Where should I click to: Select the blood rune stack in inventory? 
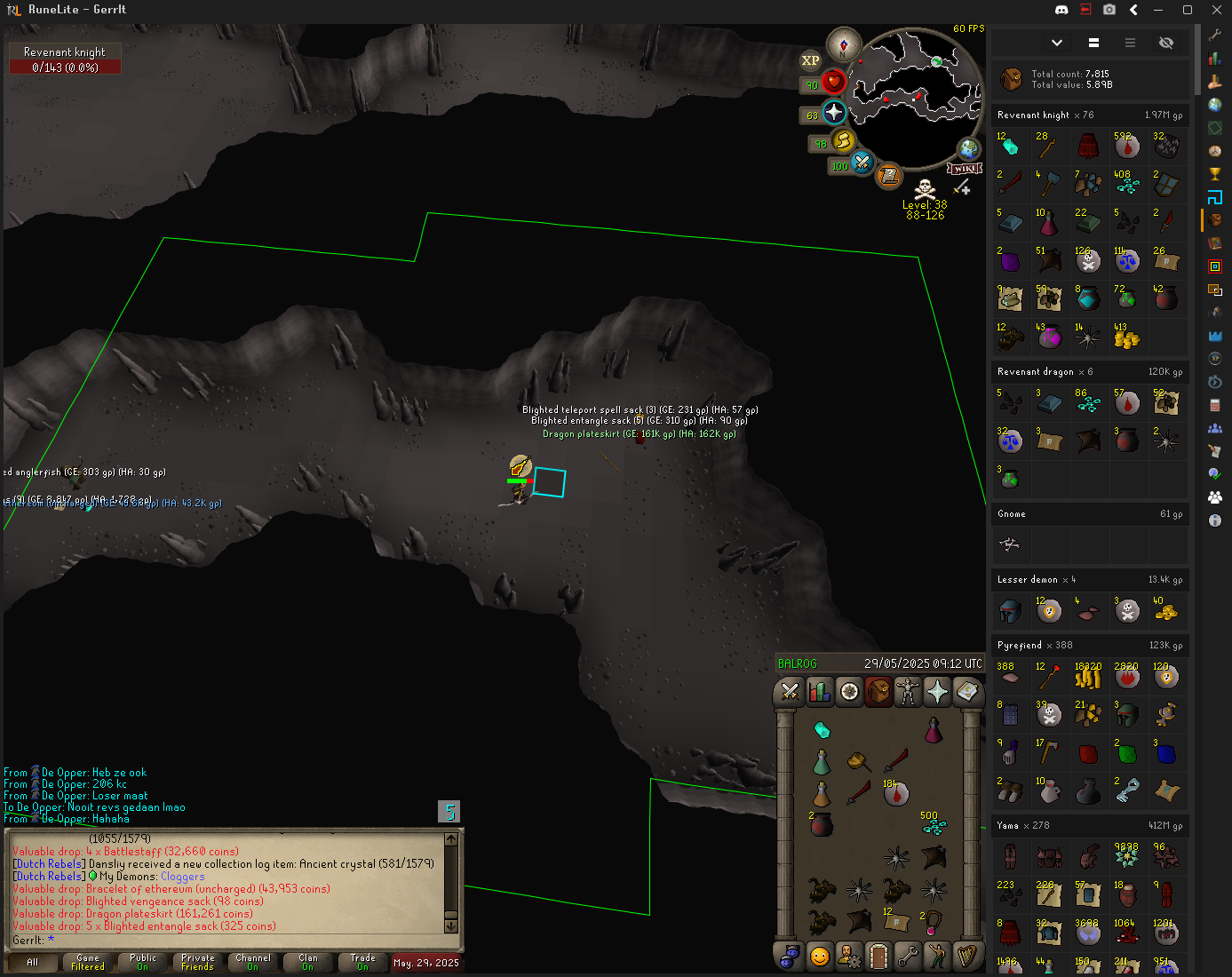click(x=895, y=793)
